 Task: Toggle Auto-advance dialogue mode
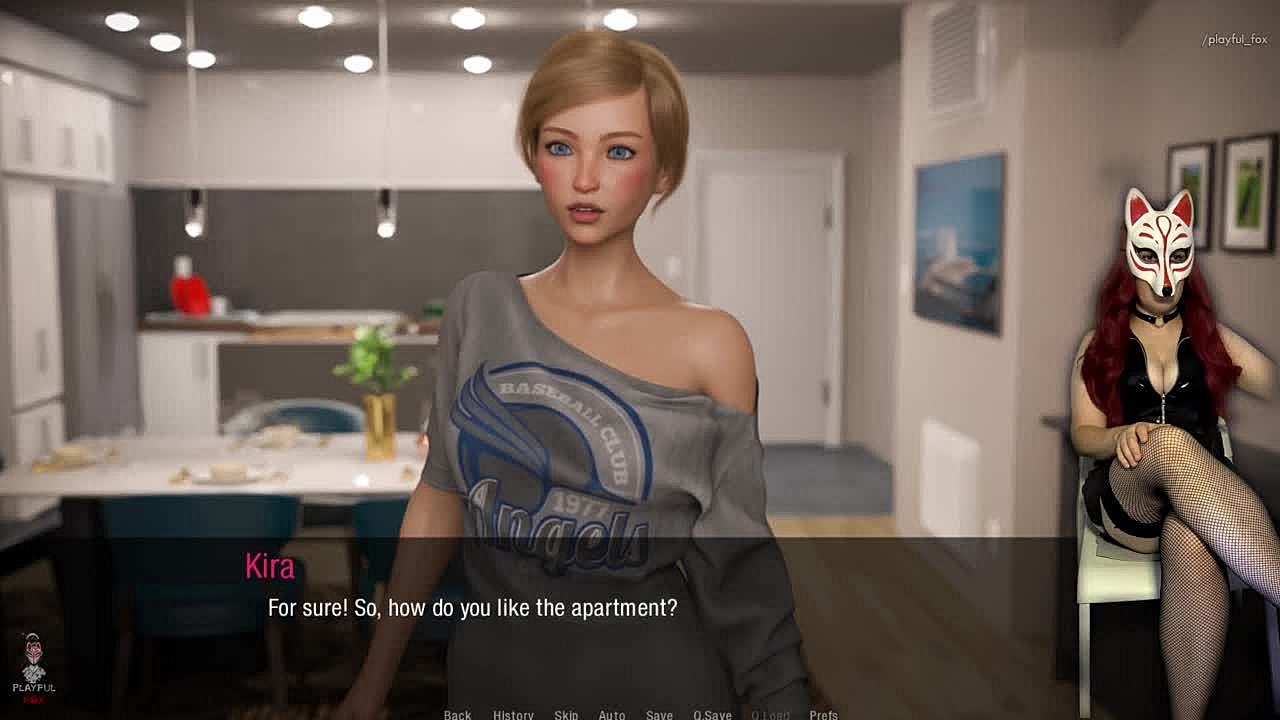point(612,714)
